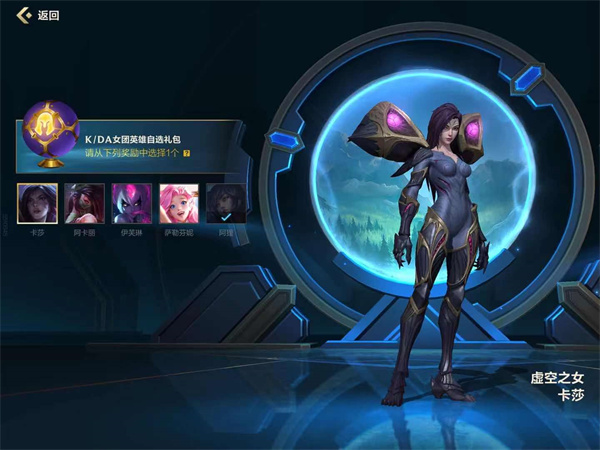Choose the checkmarked Ahri (阿狸) portrait
This screenshot has width=600, height=450.
(226, 203)
